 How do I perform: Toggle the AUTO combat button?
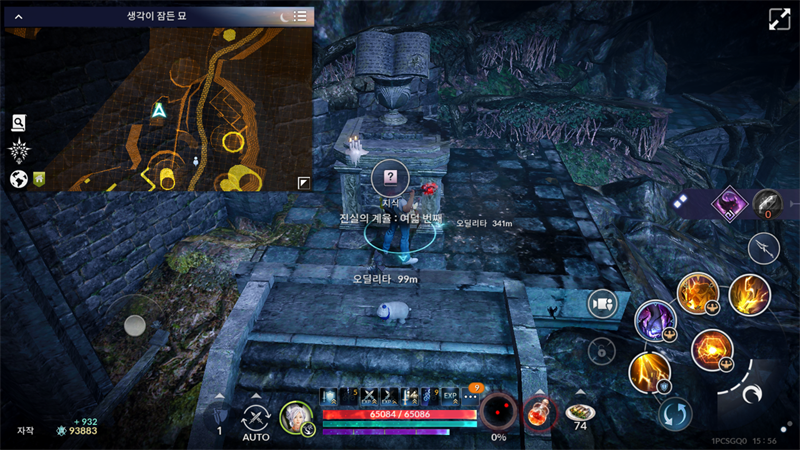pos(256,420)
